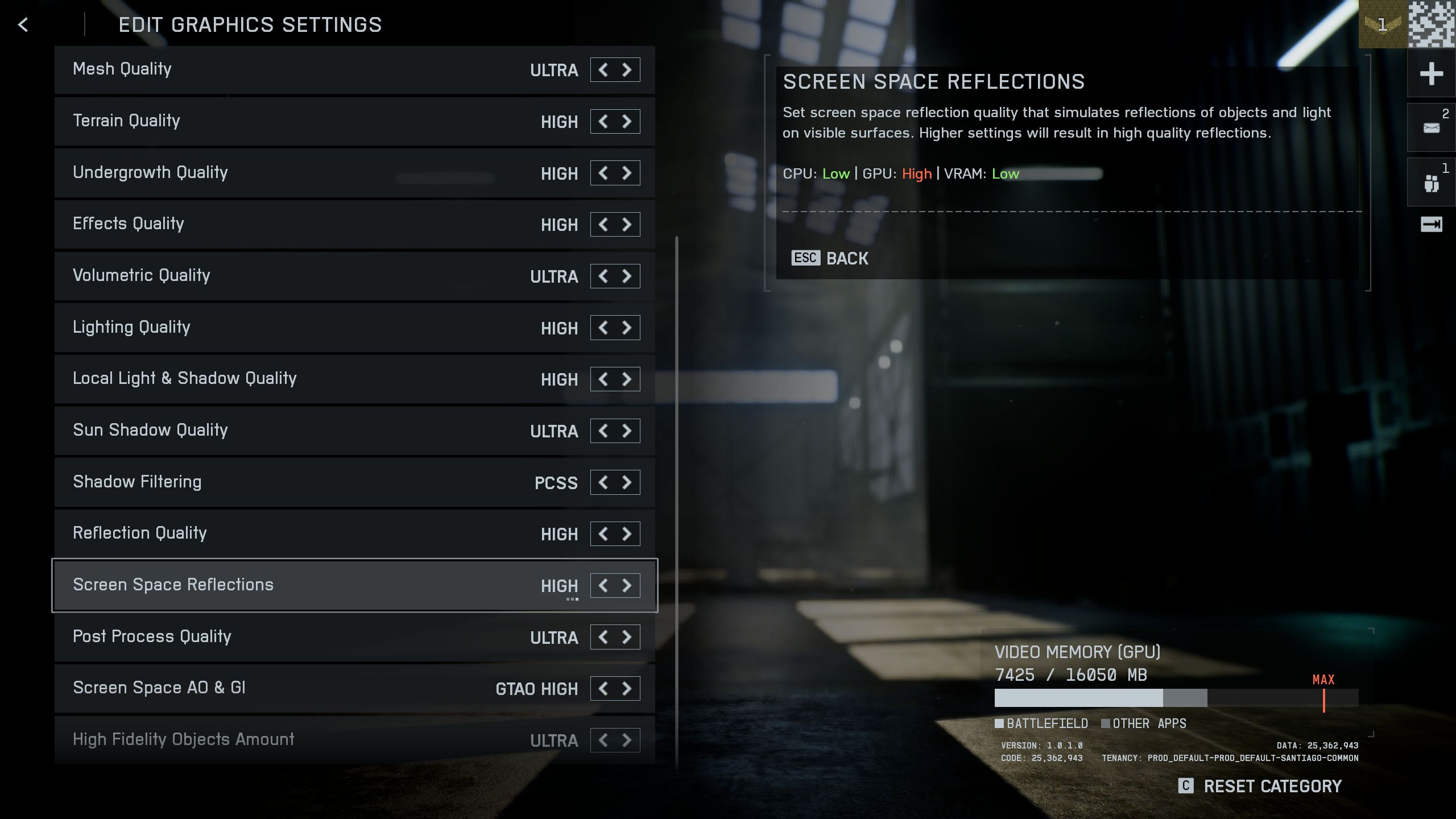Reset Category to default settings
The image size is (1456, 819).
[1260, 786]
